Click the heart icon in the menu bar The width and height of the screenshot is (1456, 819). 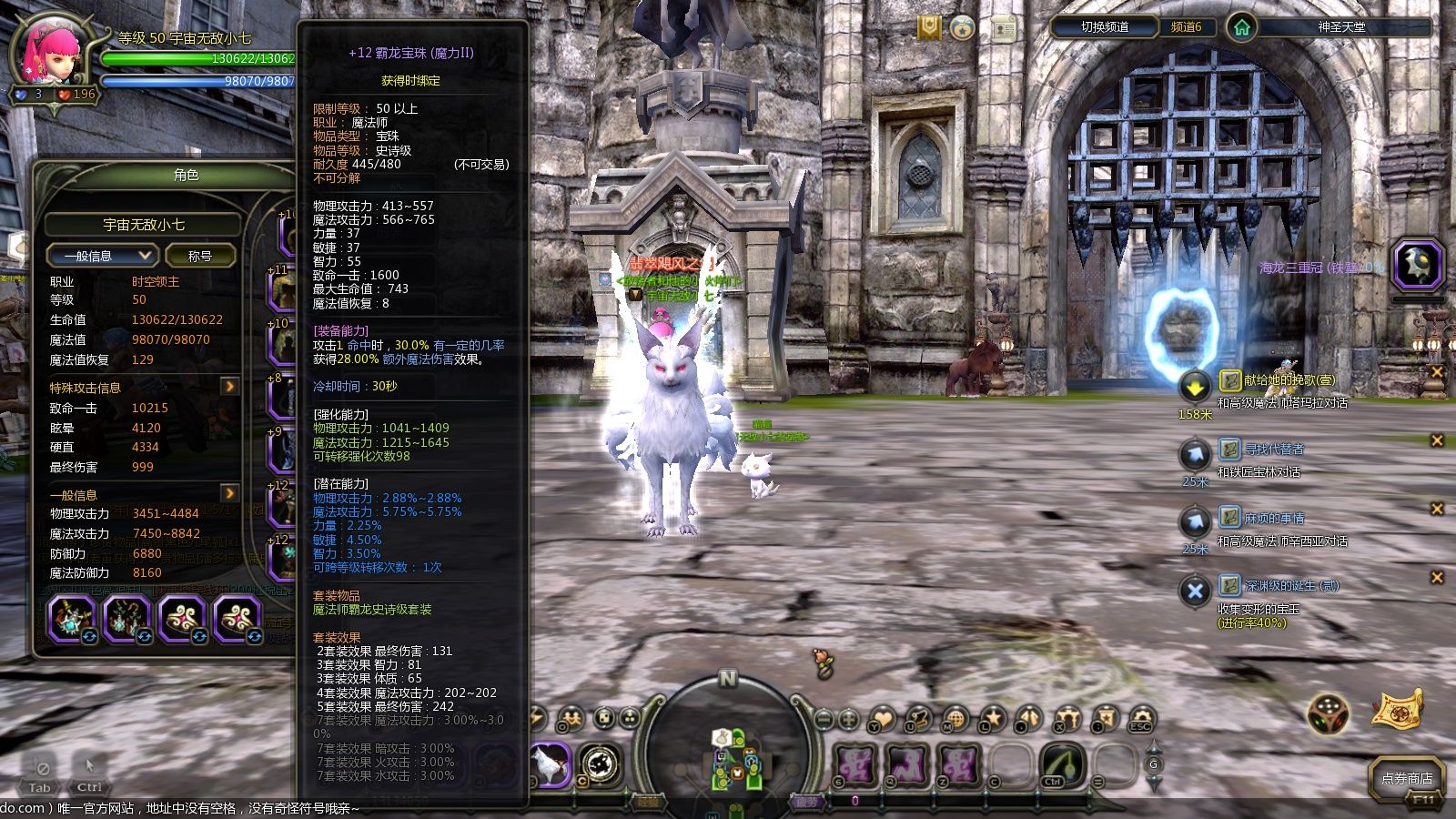click(x=882, y=720)
